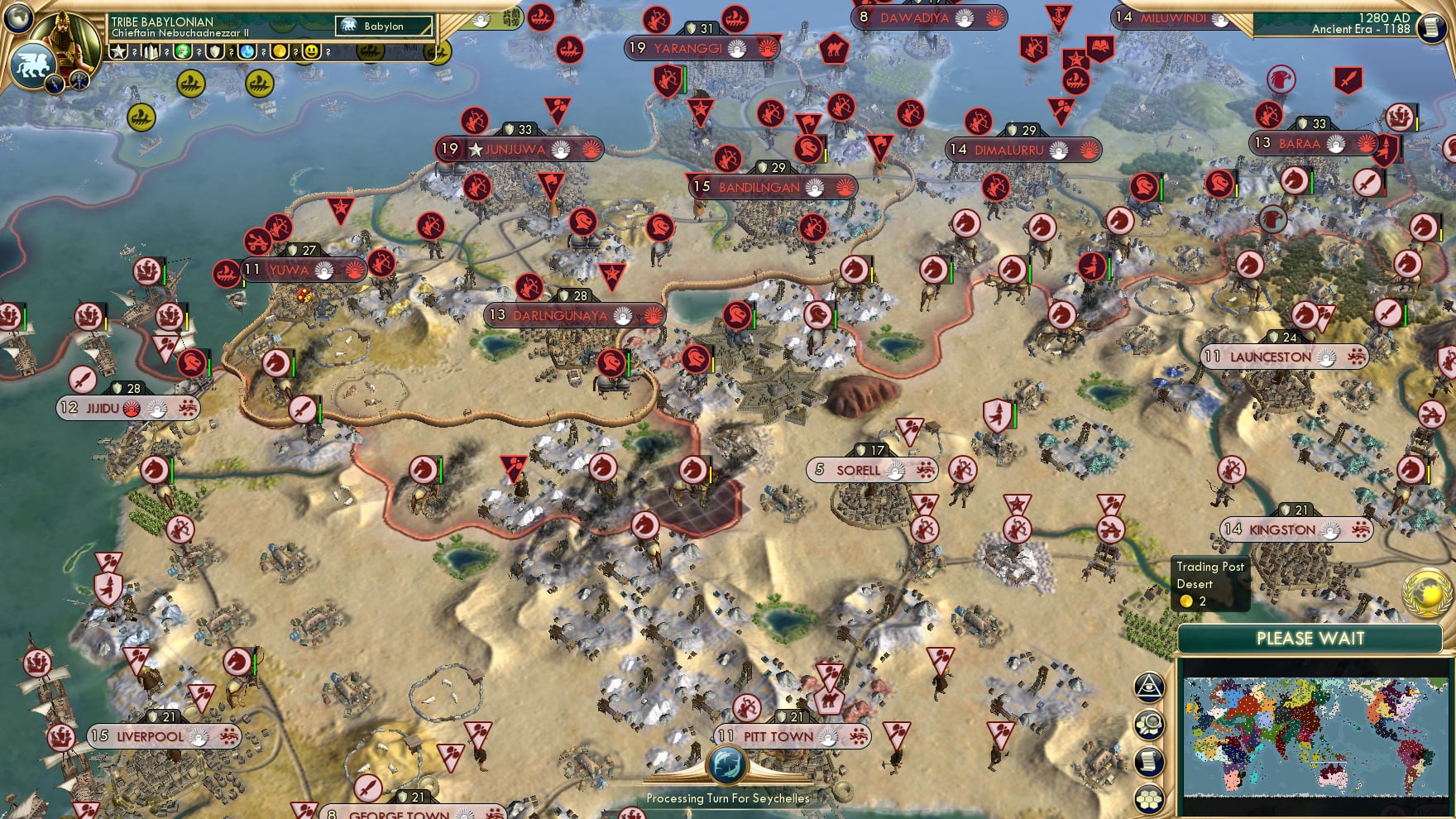Select the Sorell city banner

pos(869,468)
